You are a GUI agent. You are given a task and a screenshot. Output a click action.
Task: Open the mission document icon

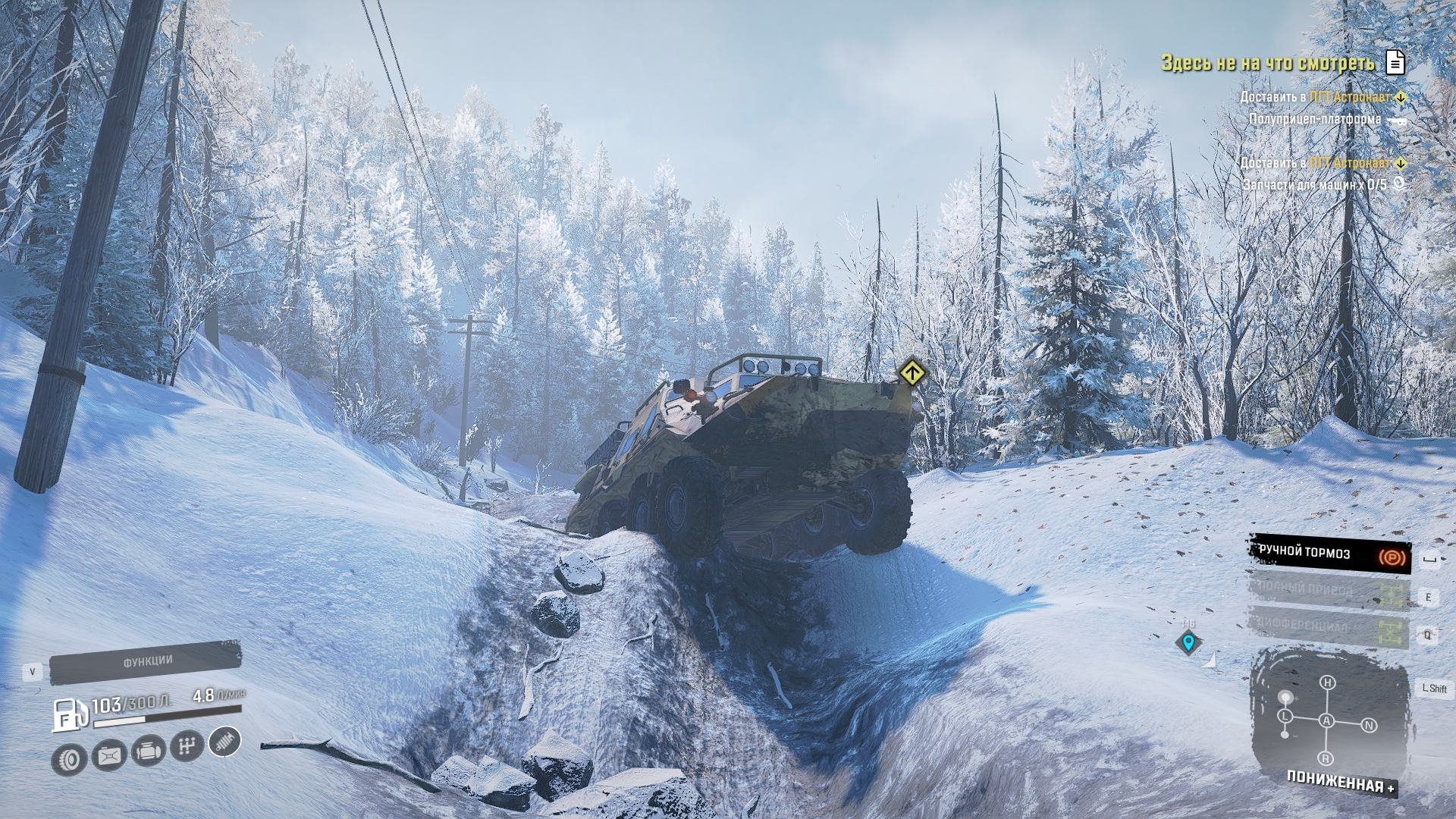coord(1395,62)
